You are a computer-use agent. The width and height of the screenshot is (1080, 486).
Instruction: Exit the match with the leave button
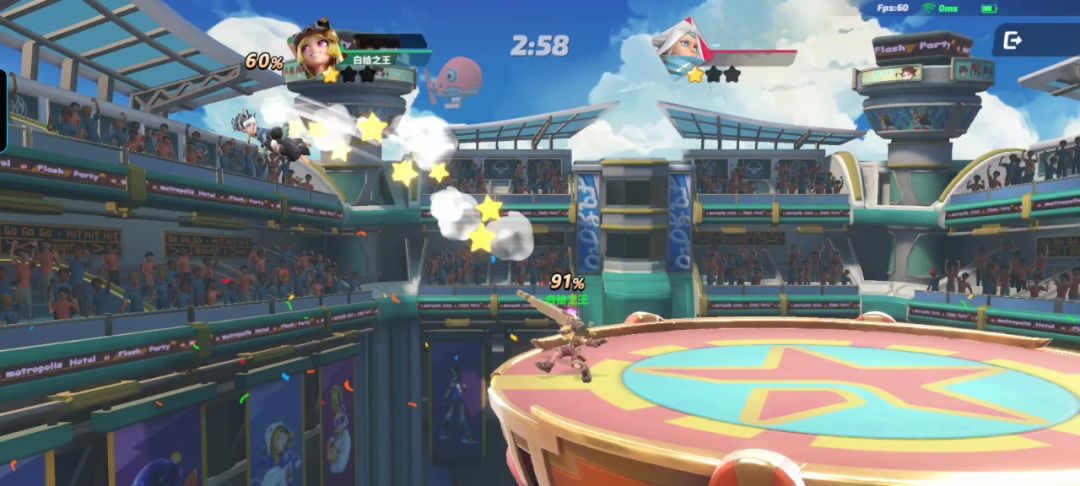(1015, 41)
